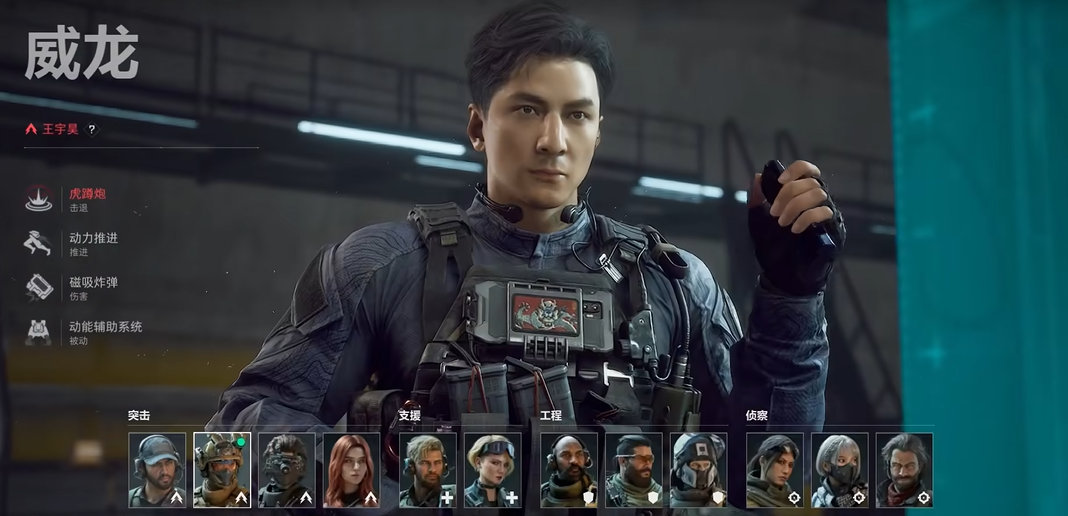1068x516 pixels.
Task: Pick the bald engineer operator with a headset
Action: point(569,469)
